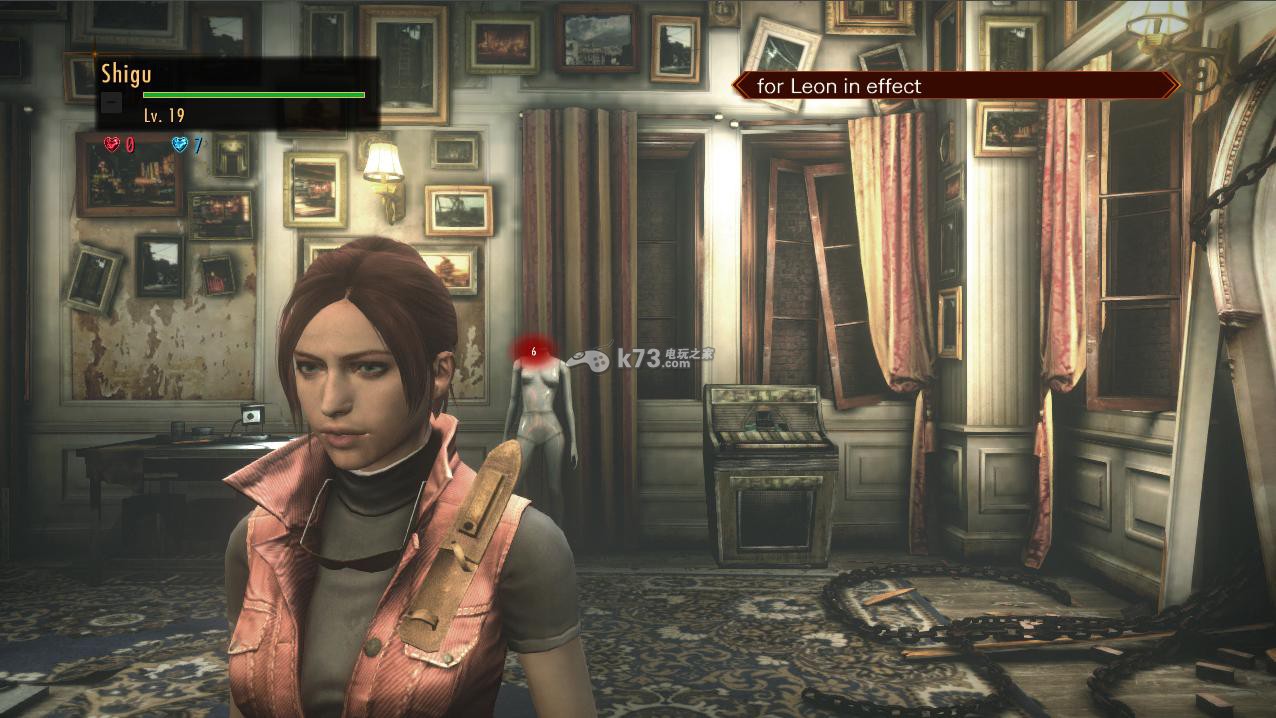
Task: Click the "for Leon in effect" news banner
Action: pos(955,86)
